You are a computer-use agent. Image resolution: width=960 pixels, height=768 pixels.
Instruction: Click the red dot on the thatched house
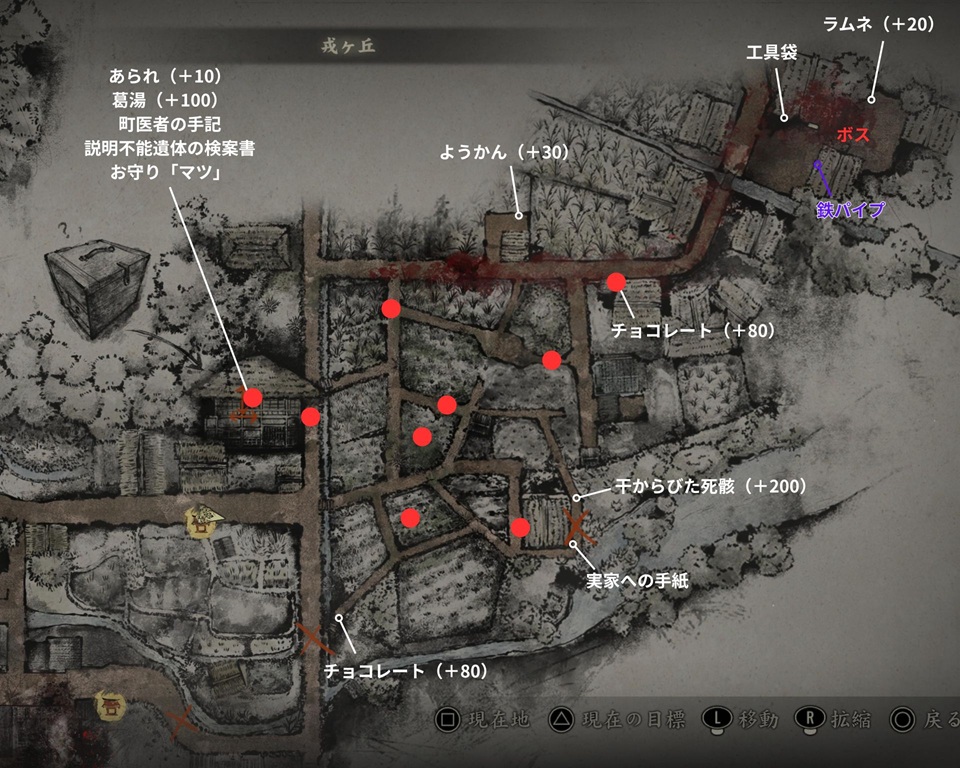coord(252,398)
